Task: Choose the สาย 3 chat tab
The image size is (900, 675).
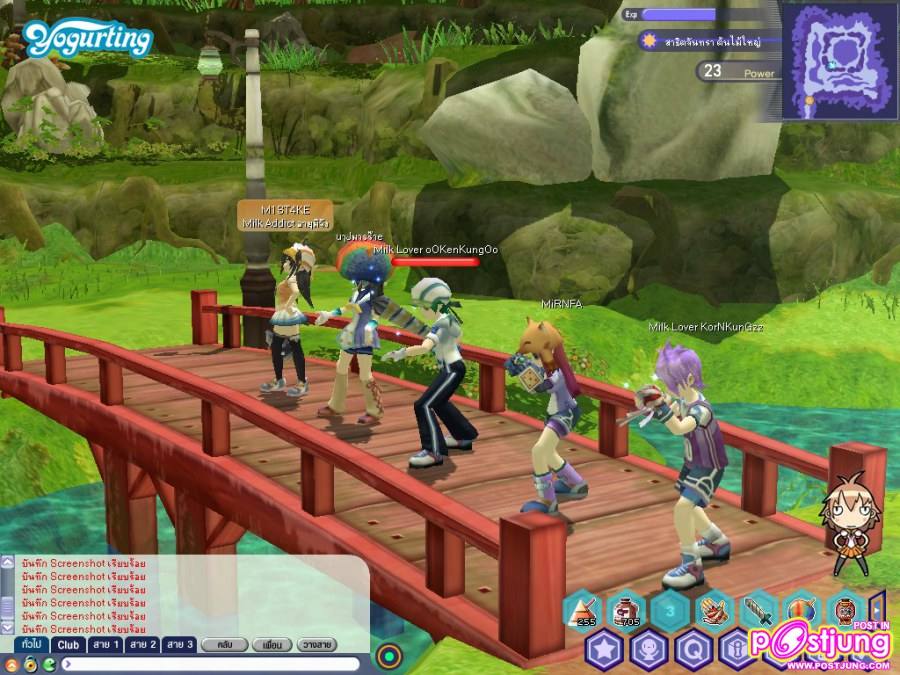Action: (179, 644)
